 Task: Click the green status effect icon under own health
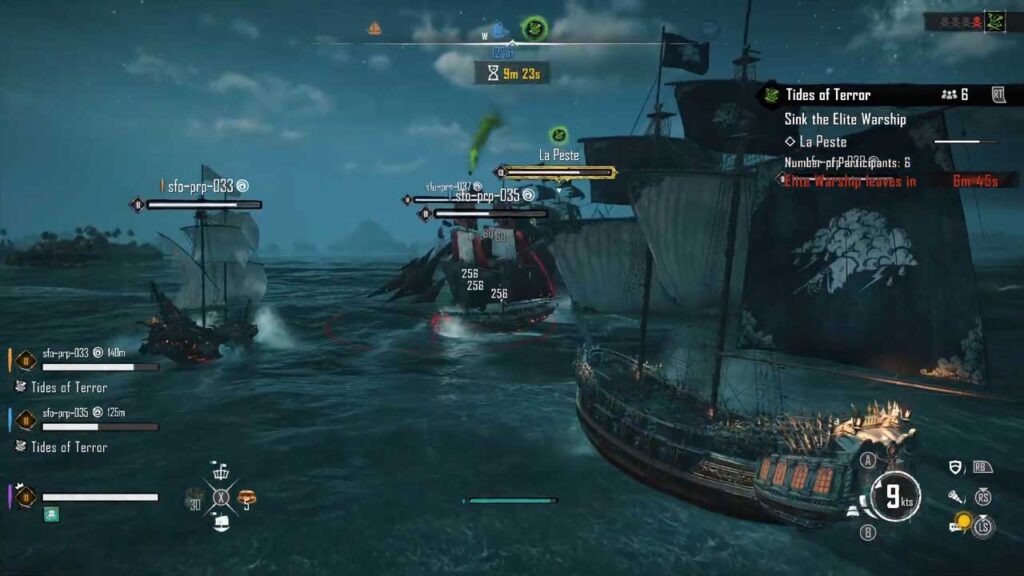click(51, 514)
